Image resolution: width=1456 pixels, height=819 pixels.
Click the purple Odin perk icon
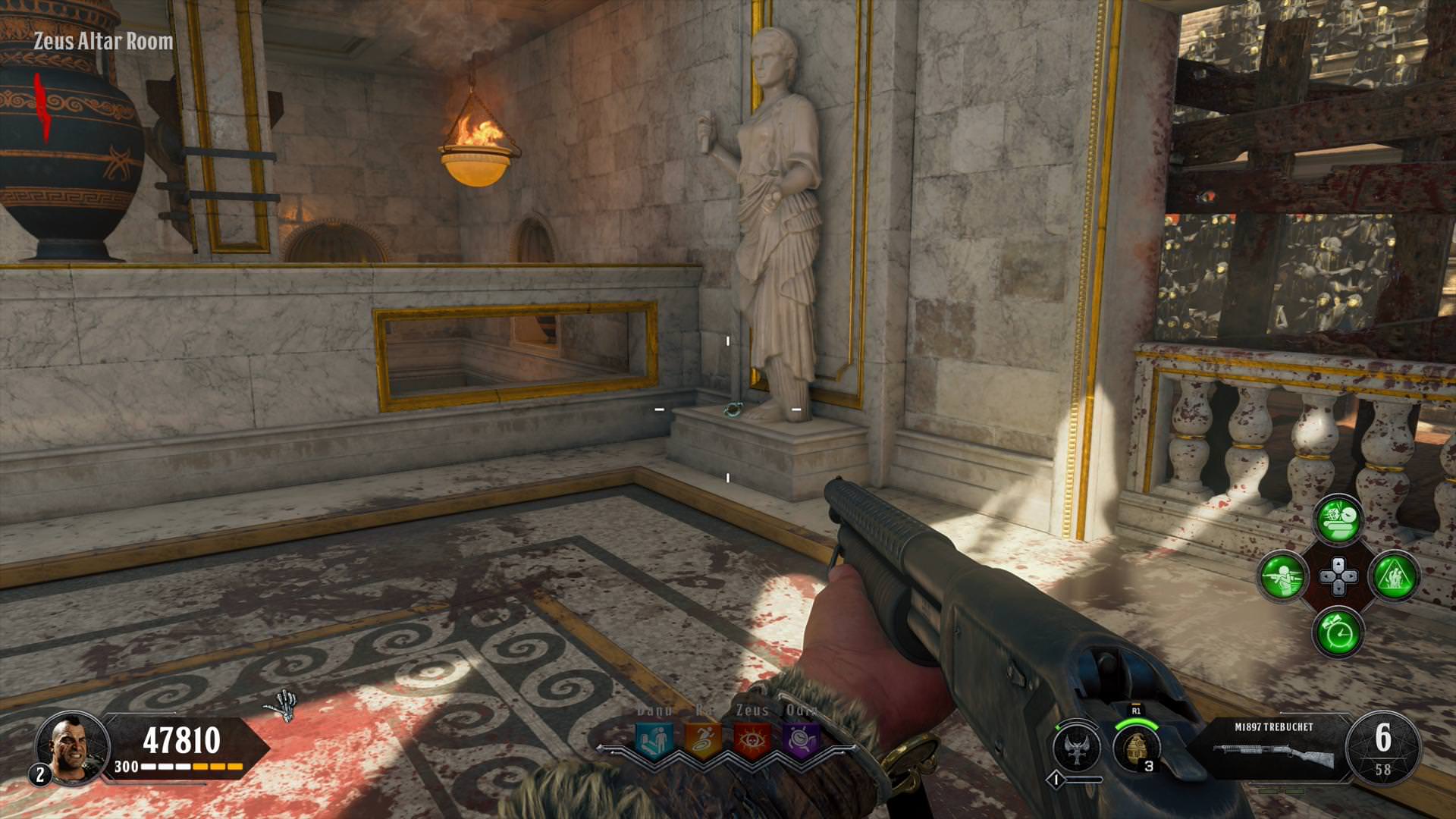coord(801,739)
